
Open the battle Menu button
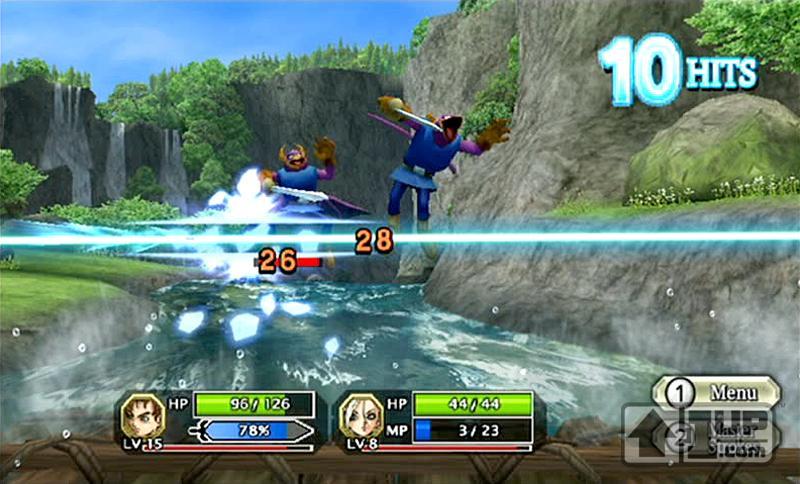716,391
